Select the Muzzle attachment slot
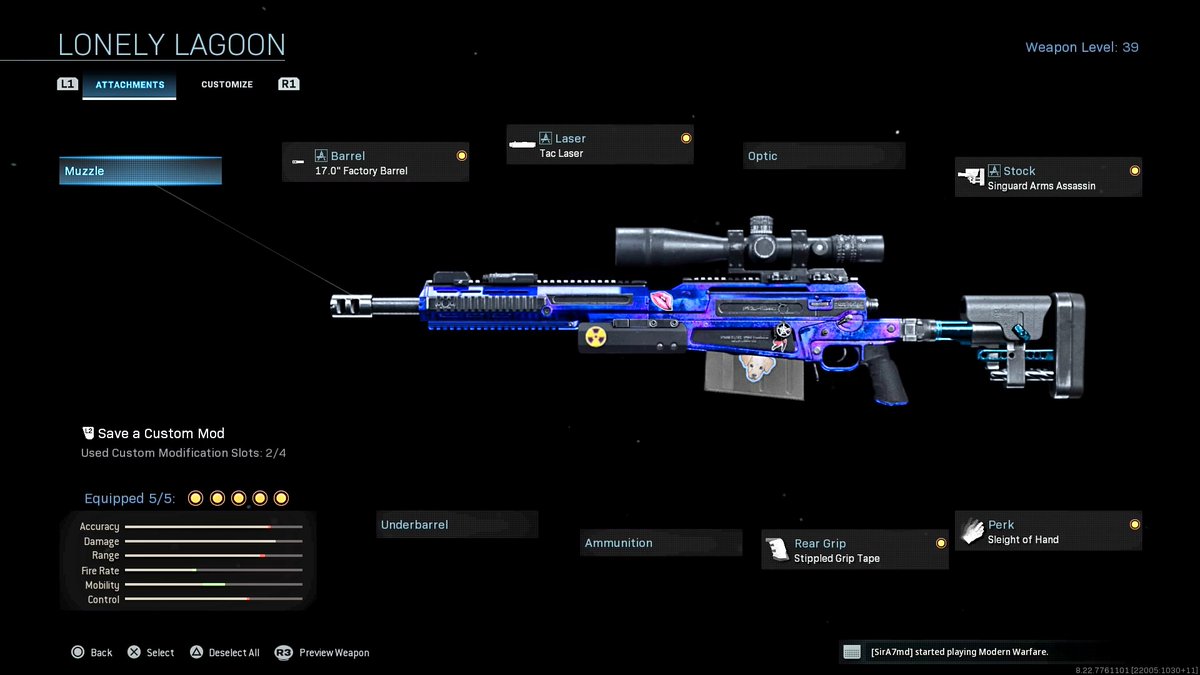 pyautogui.click(x=140, y=171)
